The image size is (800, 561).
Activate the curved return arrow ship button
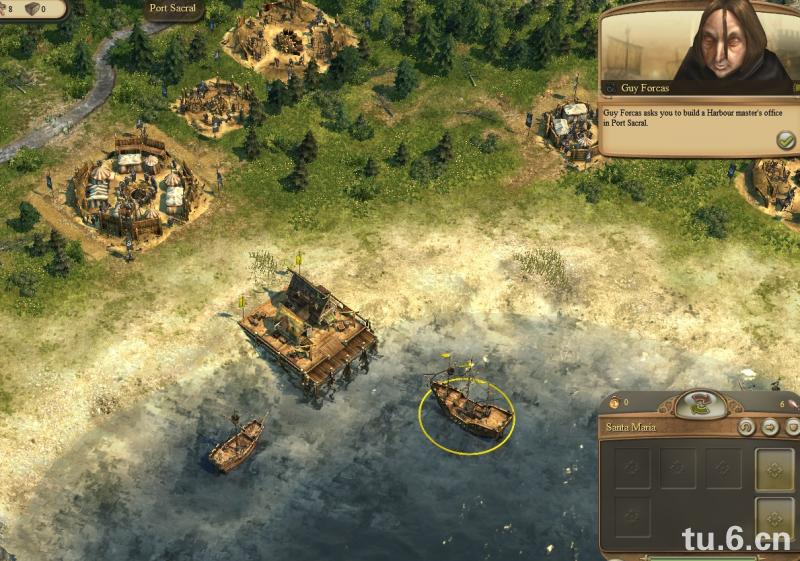746,428
